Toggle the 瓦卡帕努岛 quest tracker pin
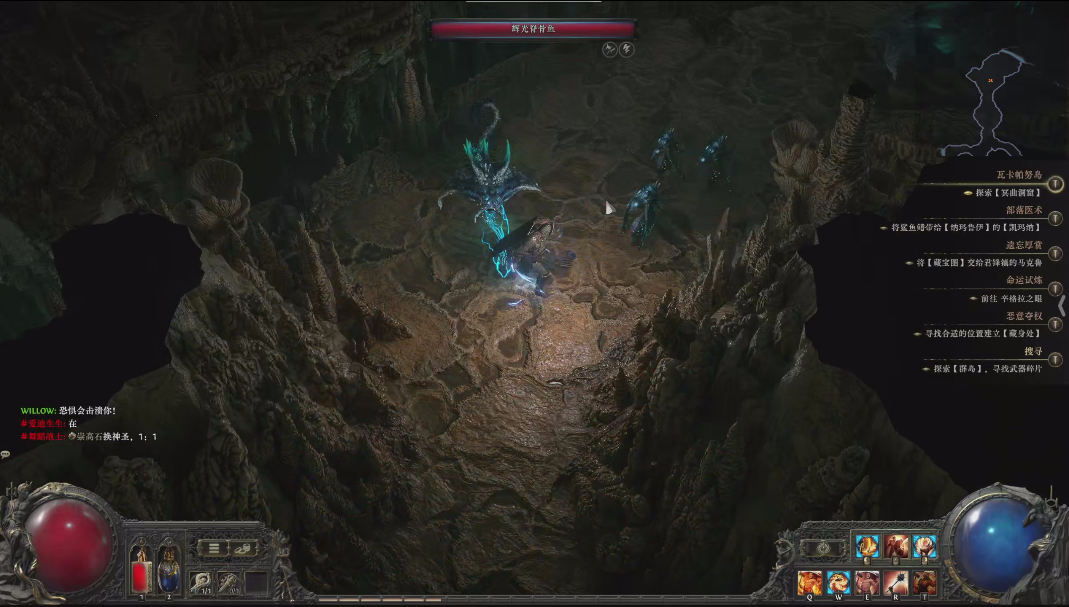The image size is (1069, 607). click(1056, 184)
